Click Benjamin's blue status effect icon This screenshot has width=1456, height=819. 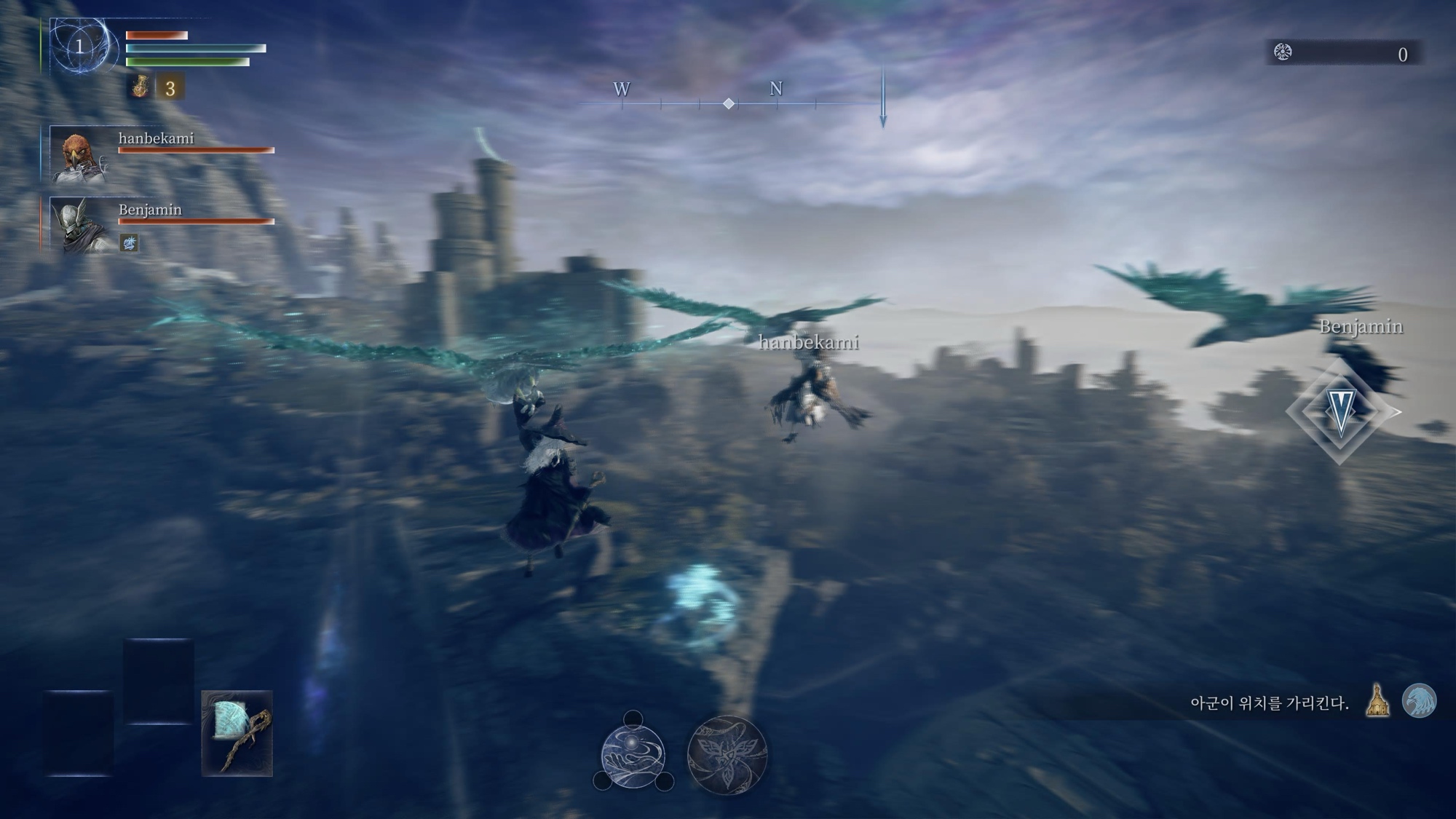129,242
